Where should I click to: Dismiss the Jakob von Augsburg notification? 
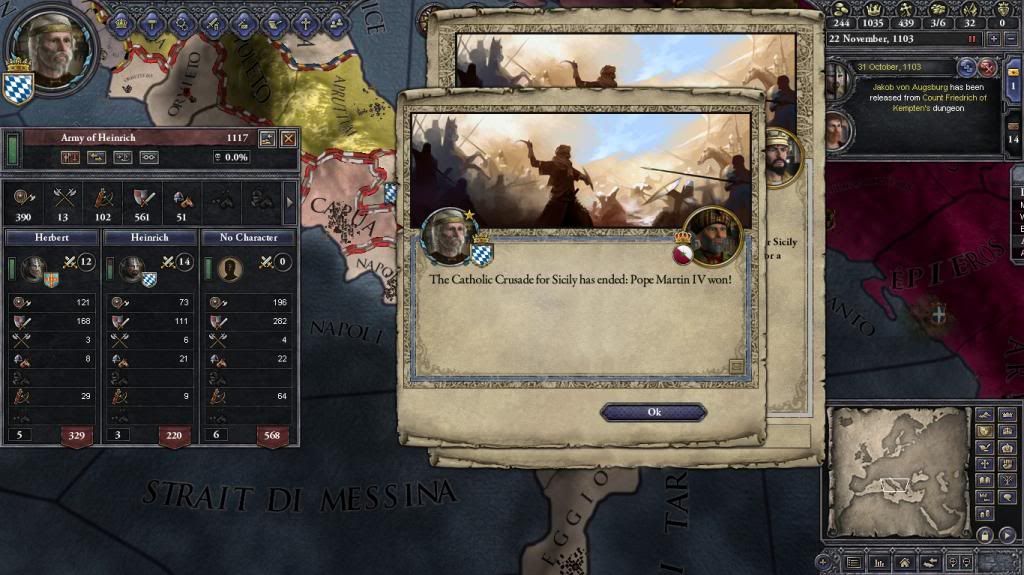(987, 67)
